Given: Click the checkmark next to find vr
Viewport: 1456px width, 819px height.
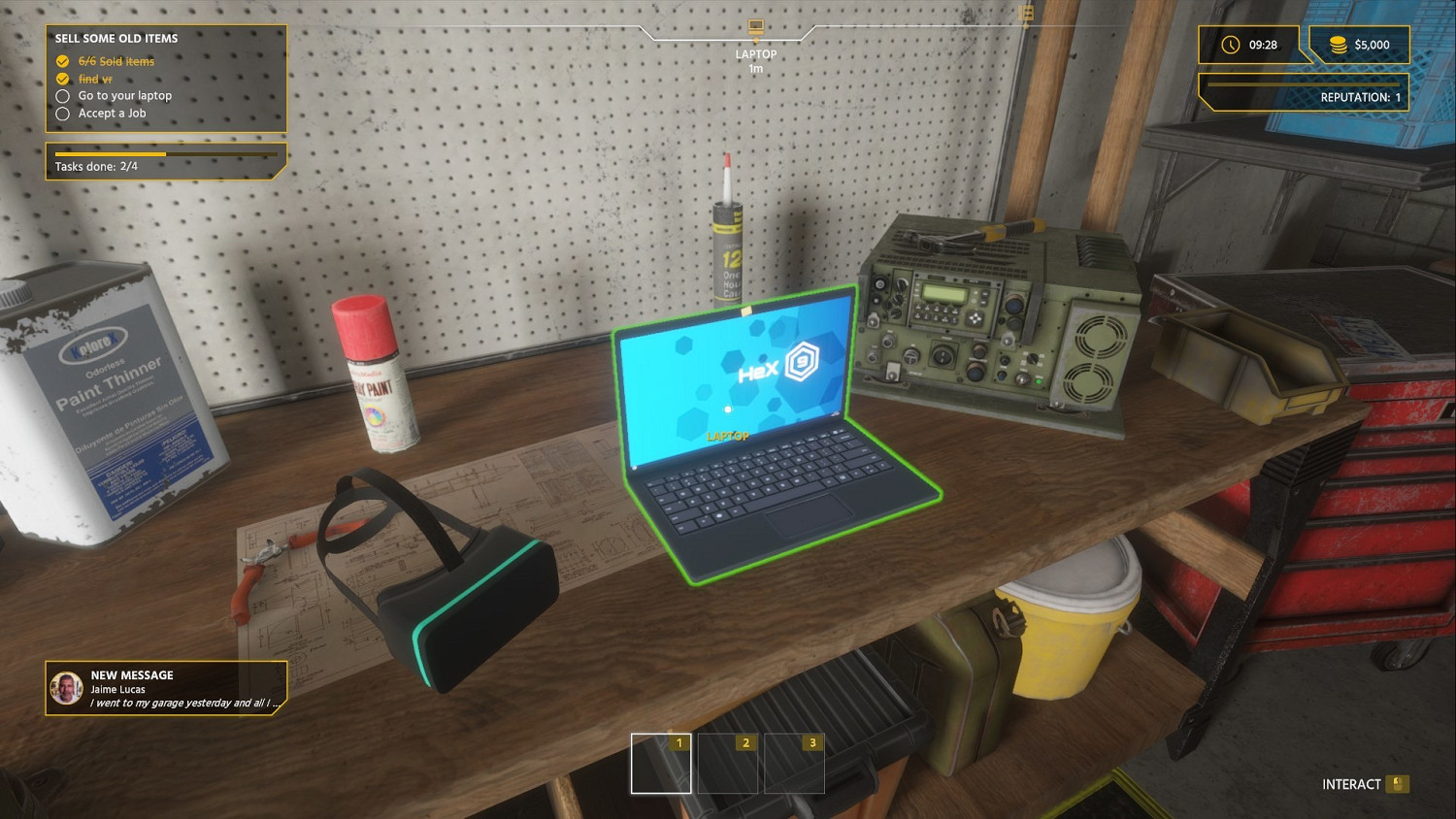Looking at the screenshot, I should [x=62, y=79].
